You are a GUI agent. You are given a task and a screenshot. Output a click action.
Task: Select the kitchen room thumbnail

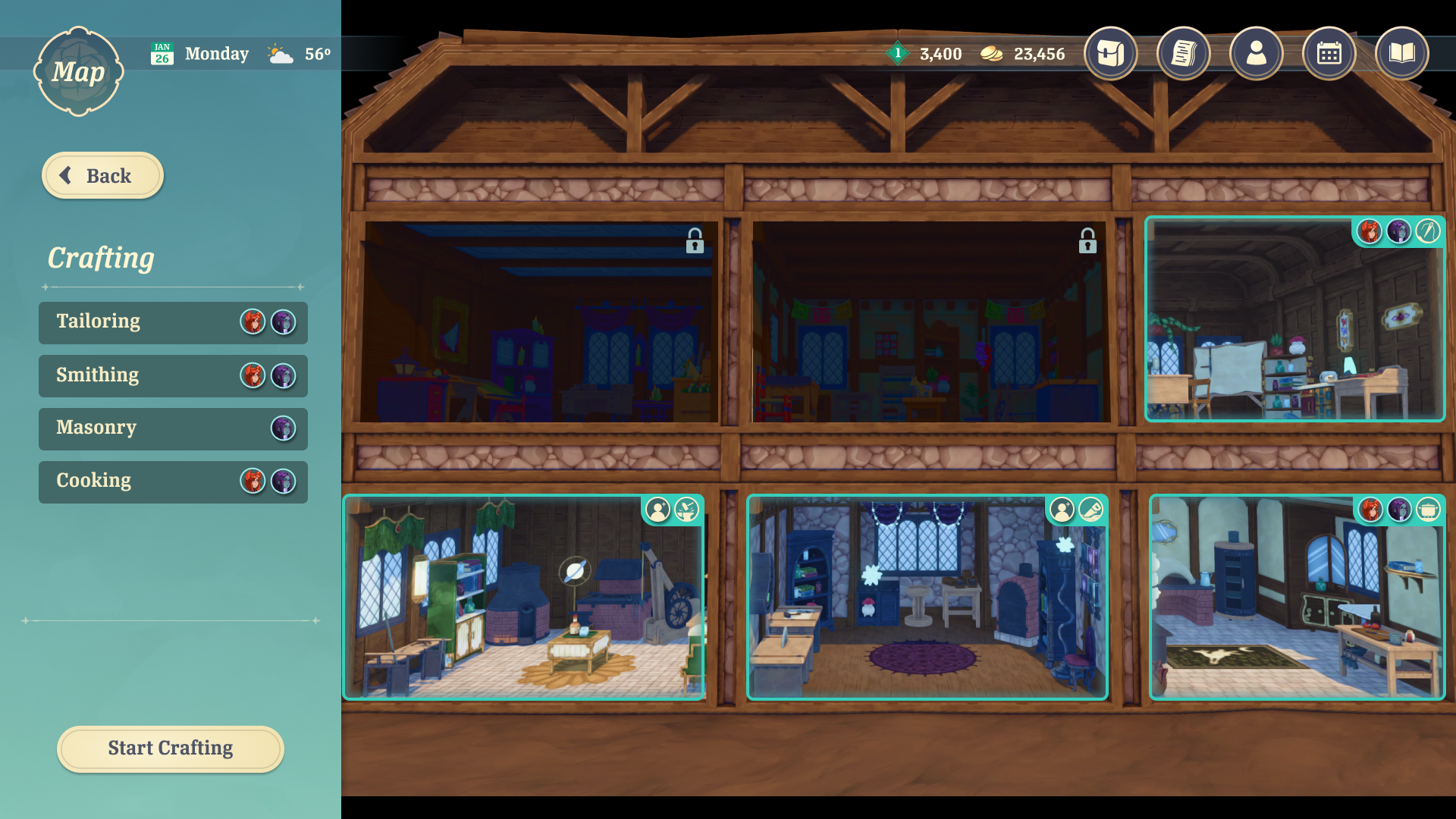pos(1297,599)
